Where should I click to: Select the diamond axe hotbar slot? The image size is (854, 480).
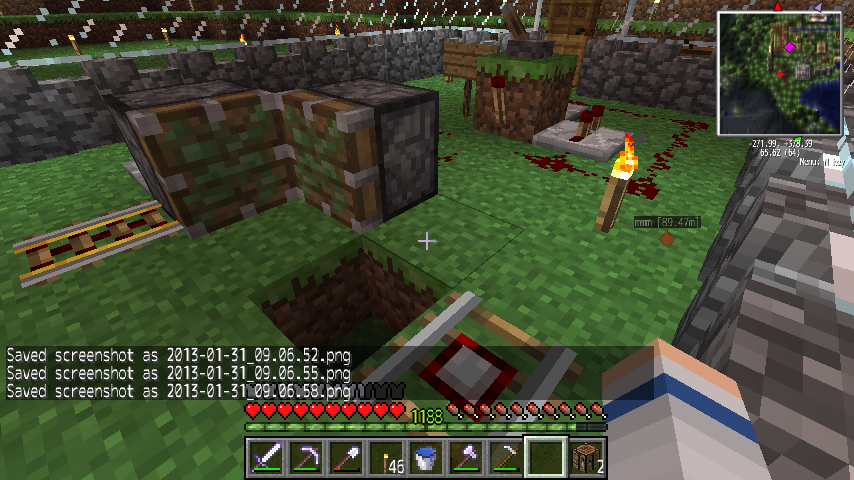pos(465,458)
